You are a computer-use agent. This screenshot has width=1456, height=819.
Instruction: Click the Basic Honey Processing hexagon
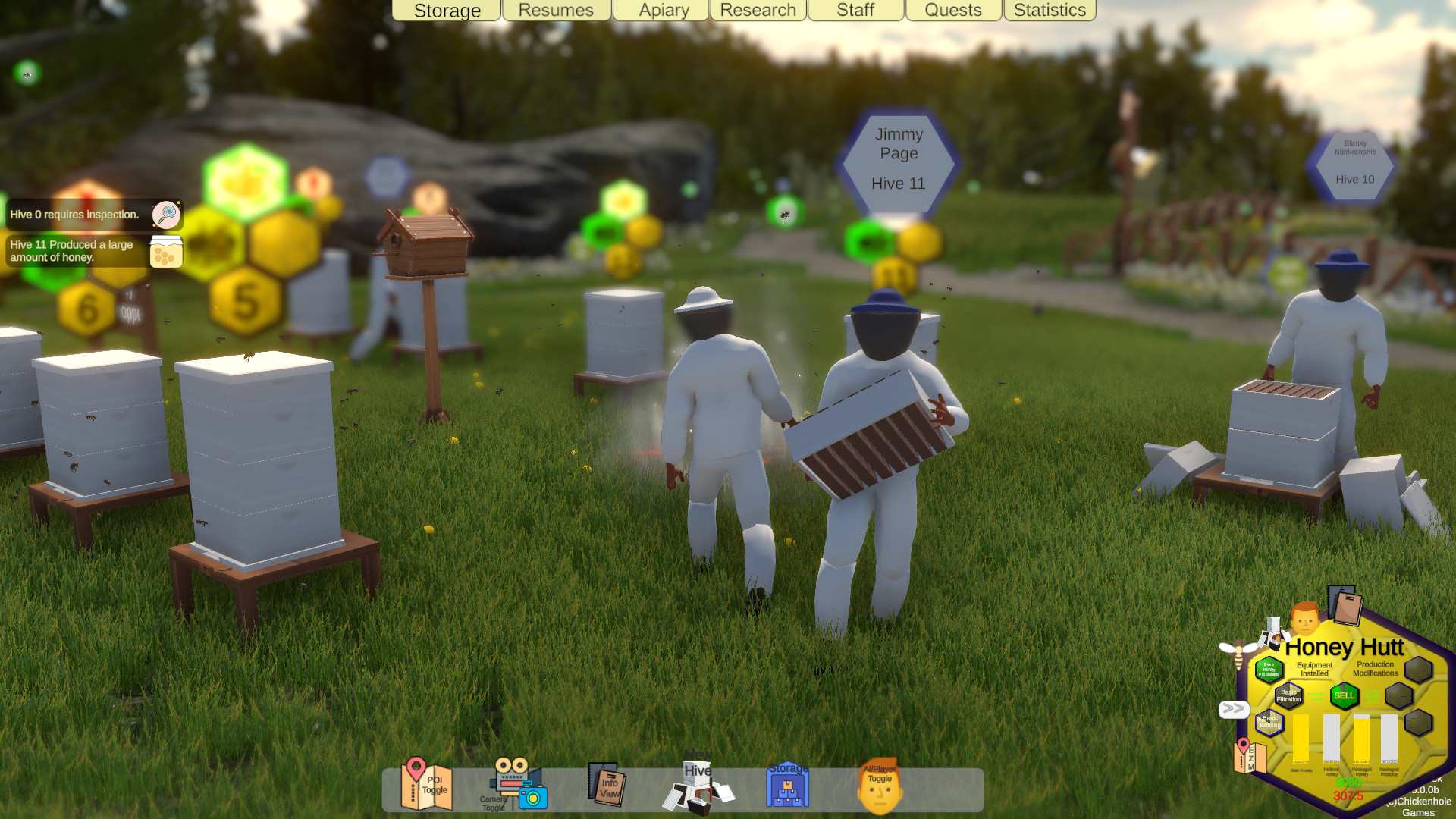pos(1269,669)
